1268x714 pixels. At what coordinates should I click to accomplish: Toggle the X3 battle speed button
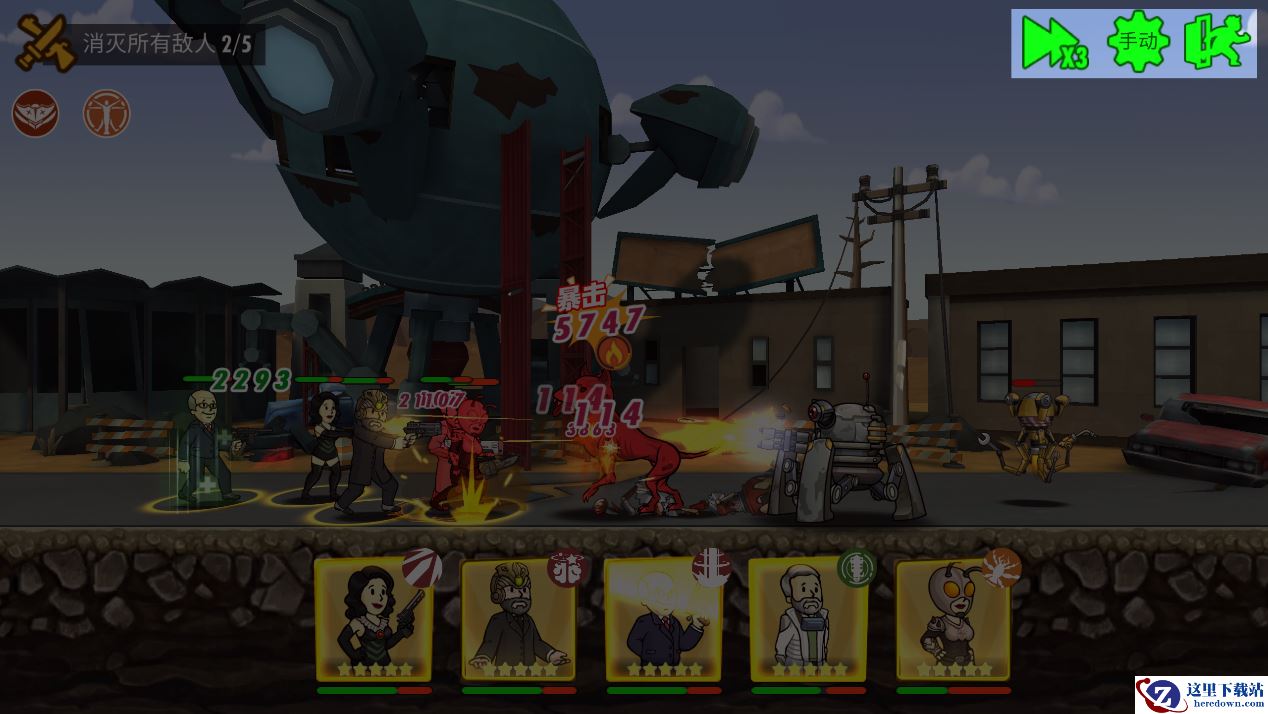point(1054,44)
